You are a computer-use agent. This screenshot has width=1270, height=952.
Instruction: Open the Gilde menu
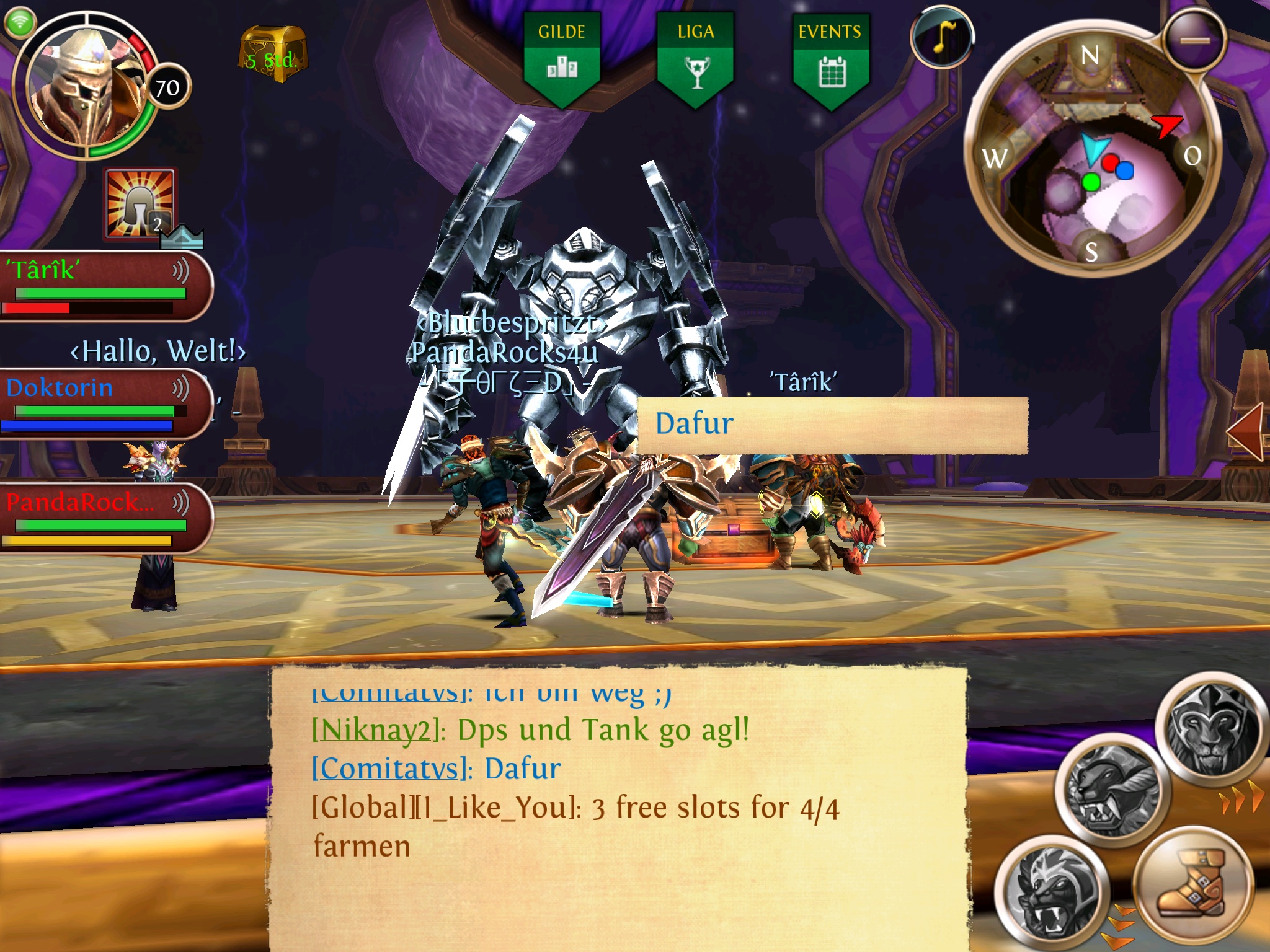tap(561, 59)
